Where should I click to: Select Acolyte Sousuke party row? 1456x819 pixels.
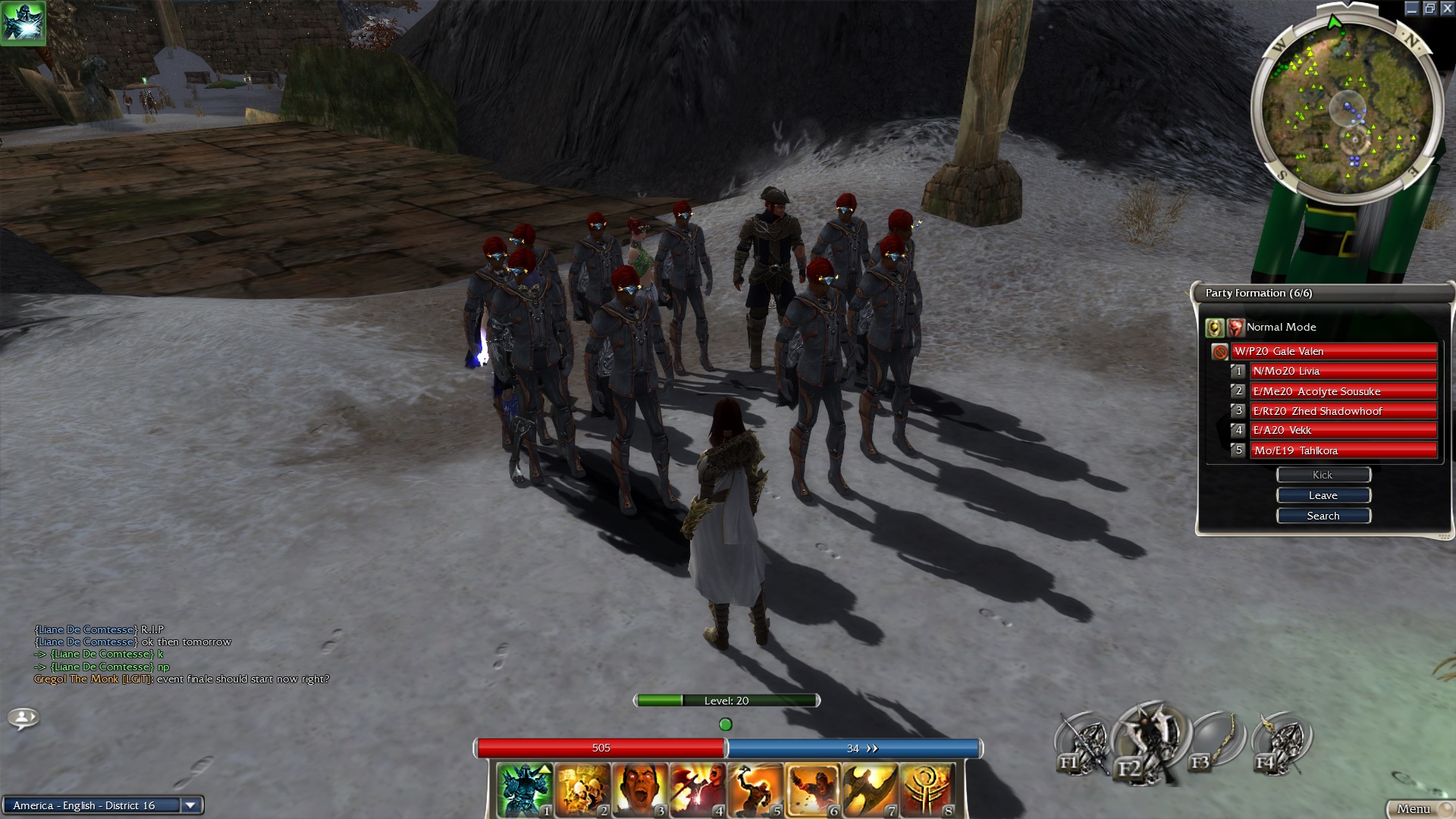(1342, 391)
